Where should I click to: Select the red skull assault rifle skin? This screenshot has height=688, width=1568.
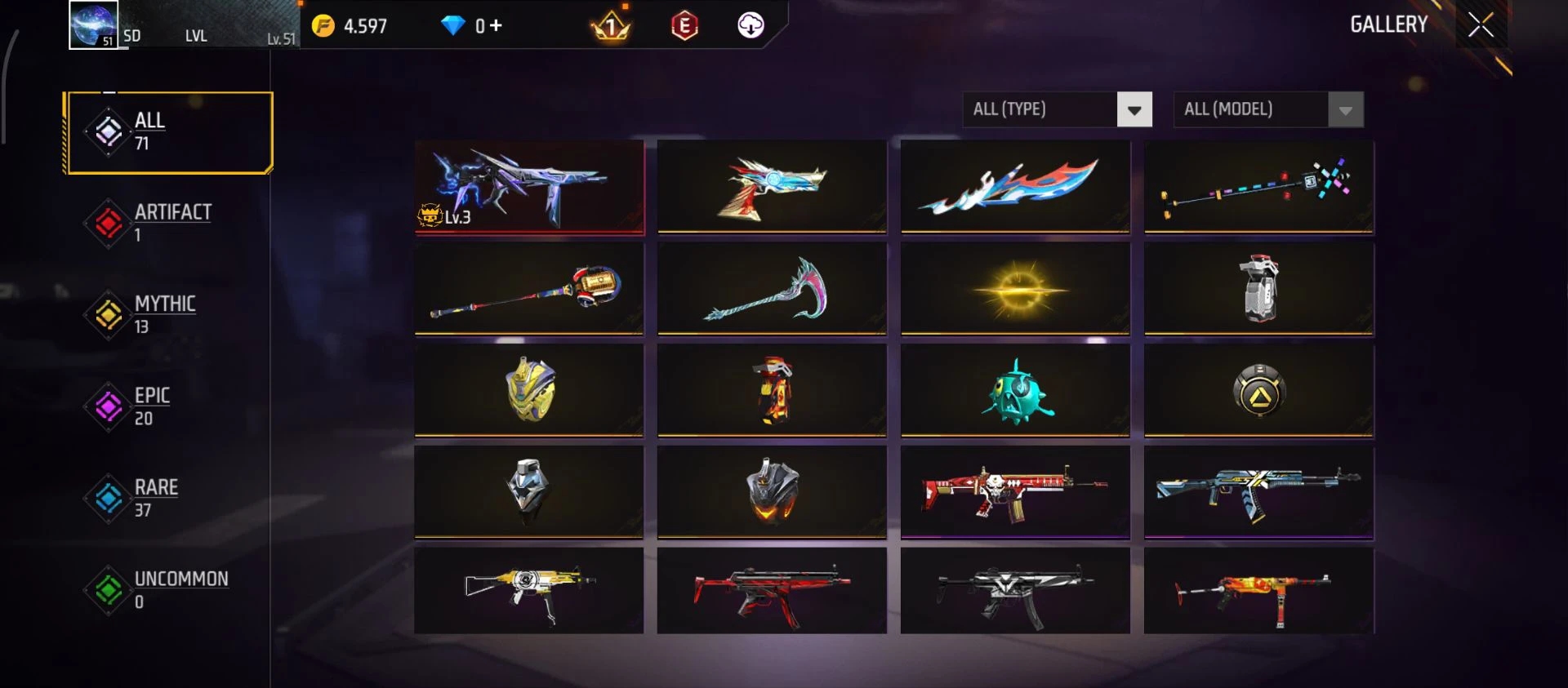tap(1015, 492)
